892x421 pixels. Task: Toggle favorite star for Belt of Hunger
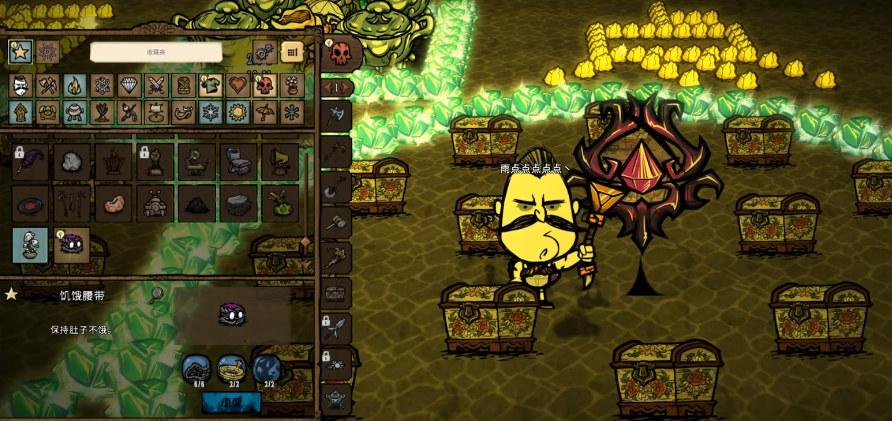click(12, 294)
